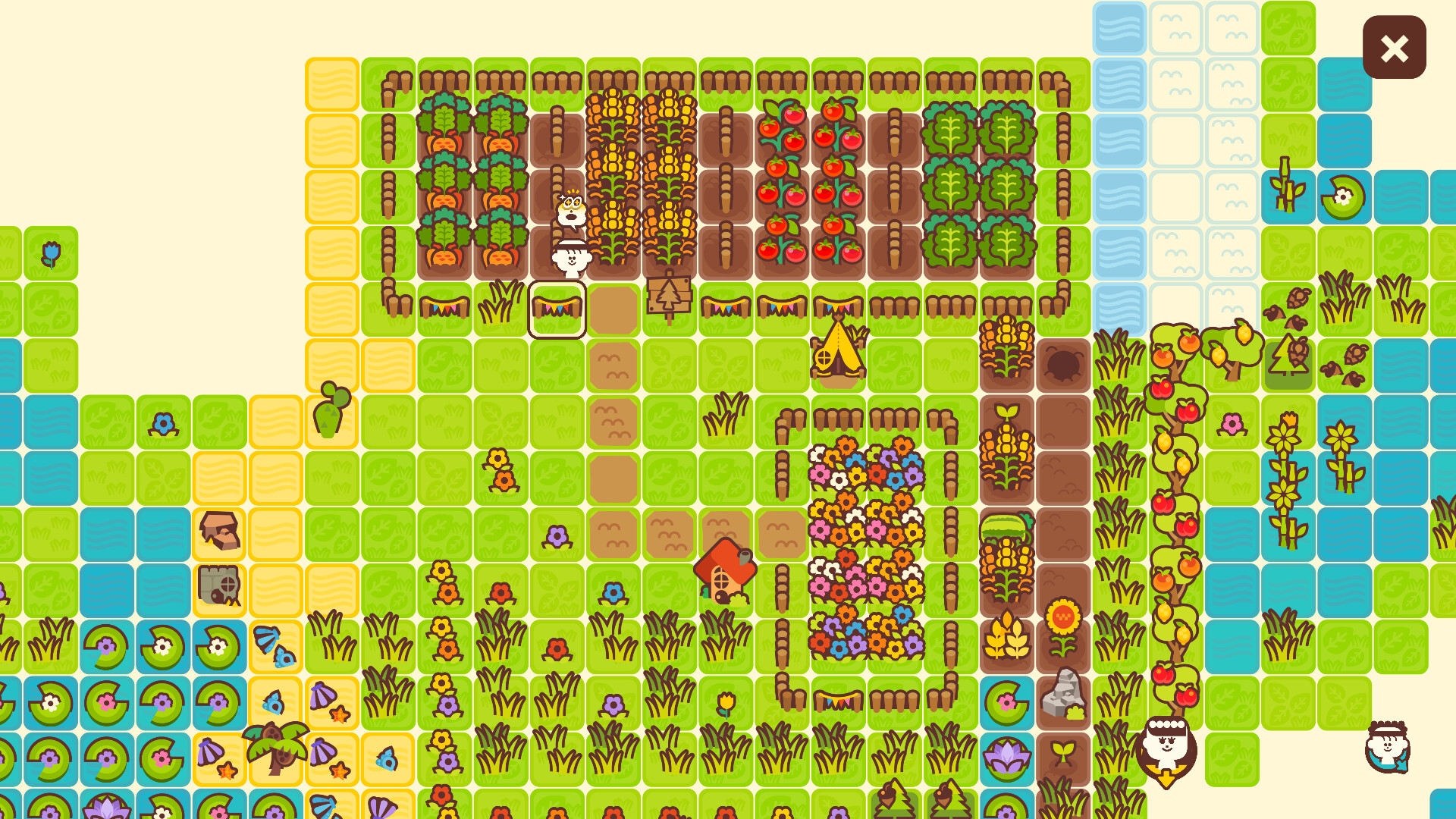Select the highlighted bunting fence tile
The width and height of the screenshot is (1456, 819).
coord(557,307)
